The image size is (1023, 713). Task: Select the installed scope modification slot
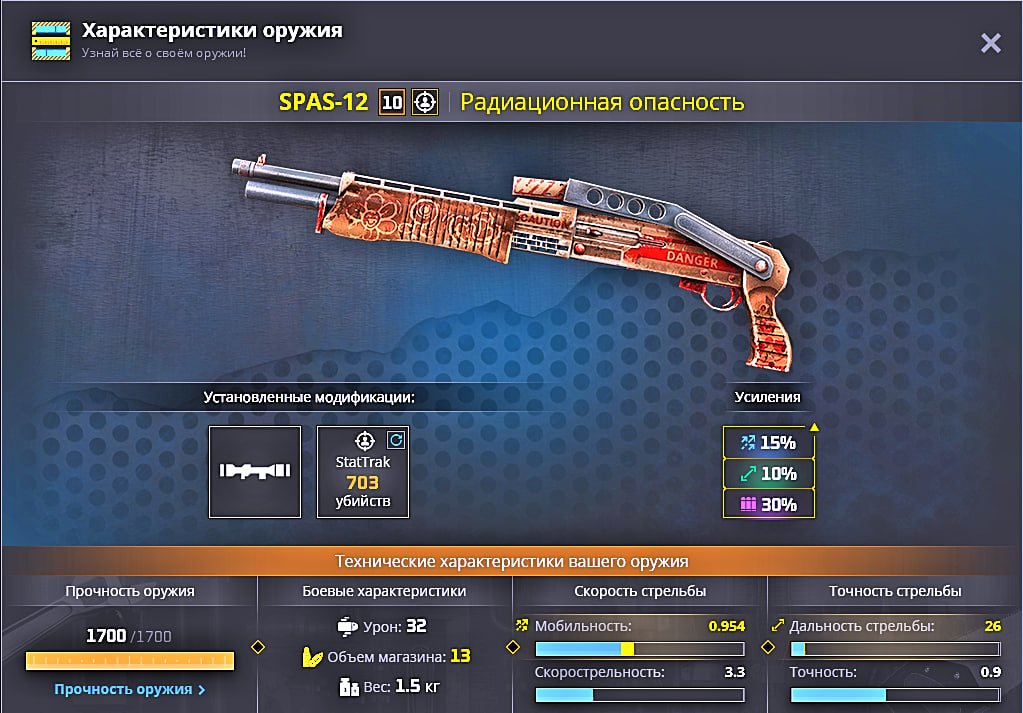pyautogui.click(x=255, y=472)
